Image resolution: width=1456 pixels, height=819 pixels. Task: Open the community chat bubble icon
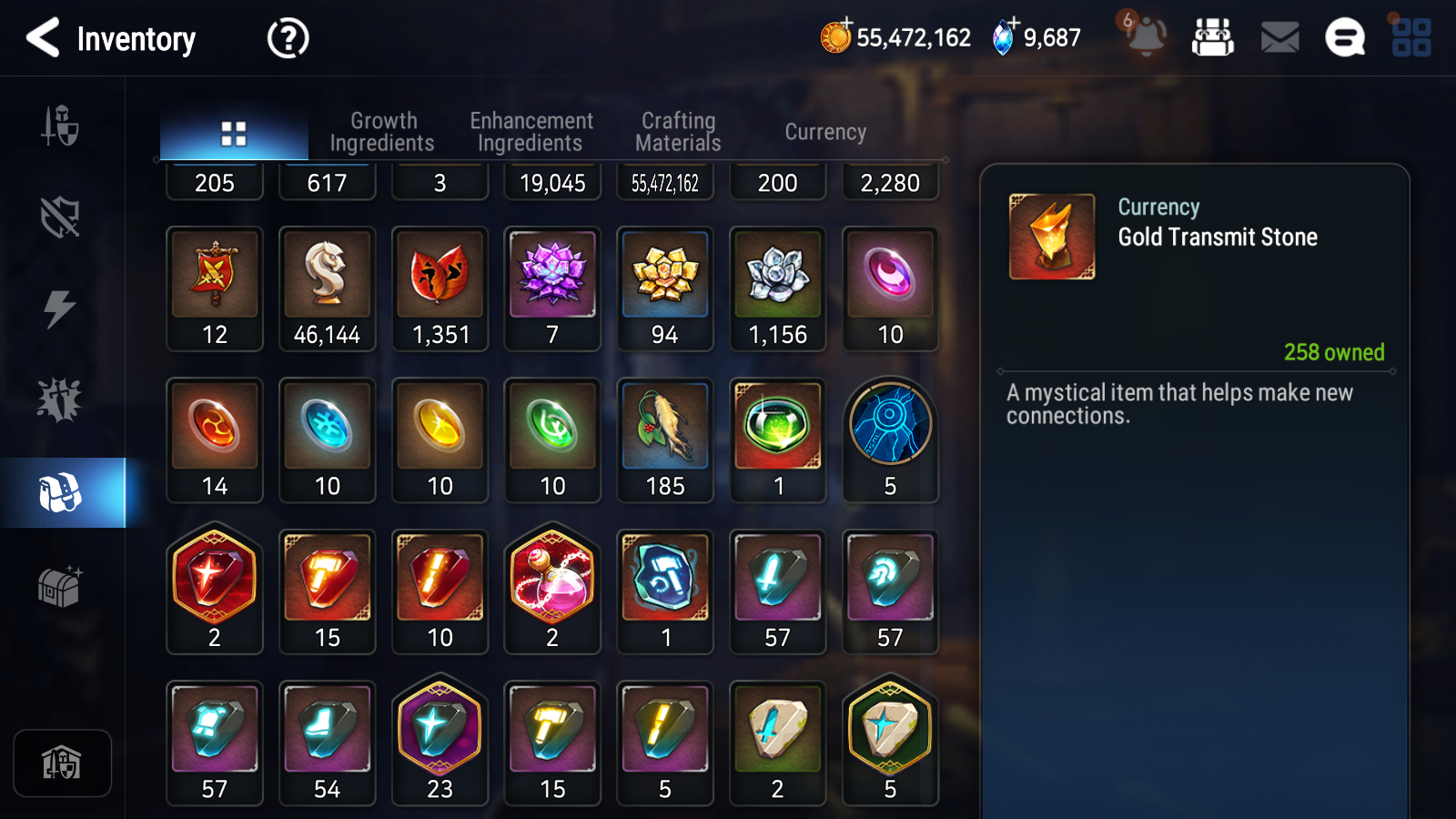click(1342, 38)
